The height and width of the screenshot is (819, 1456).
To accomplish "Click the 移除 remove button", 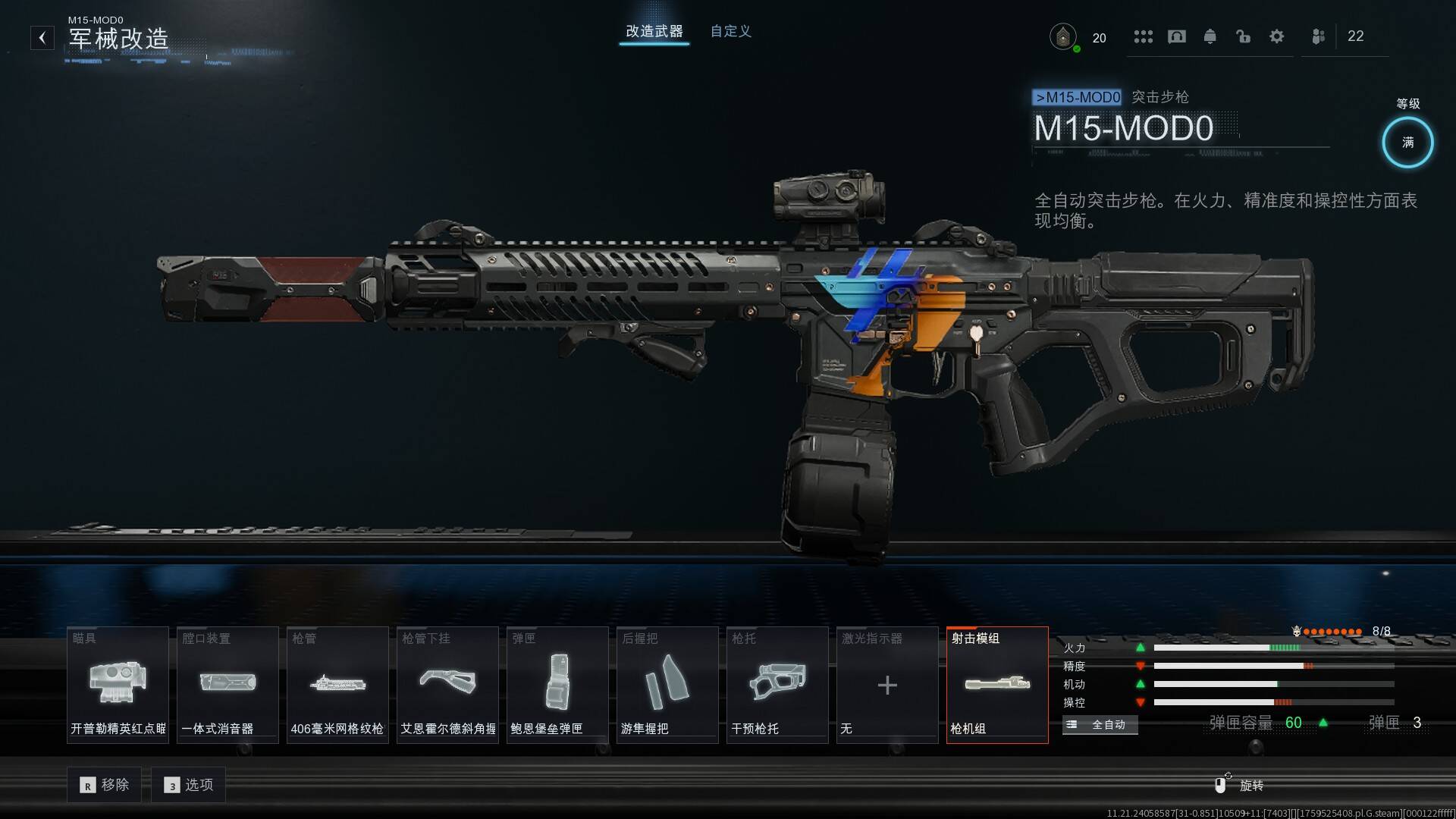I will click(x=105, y=785).
